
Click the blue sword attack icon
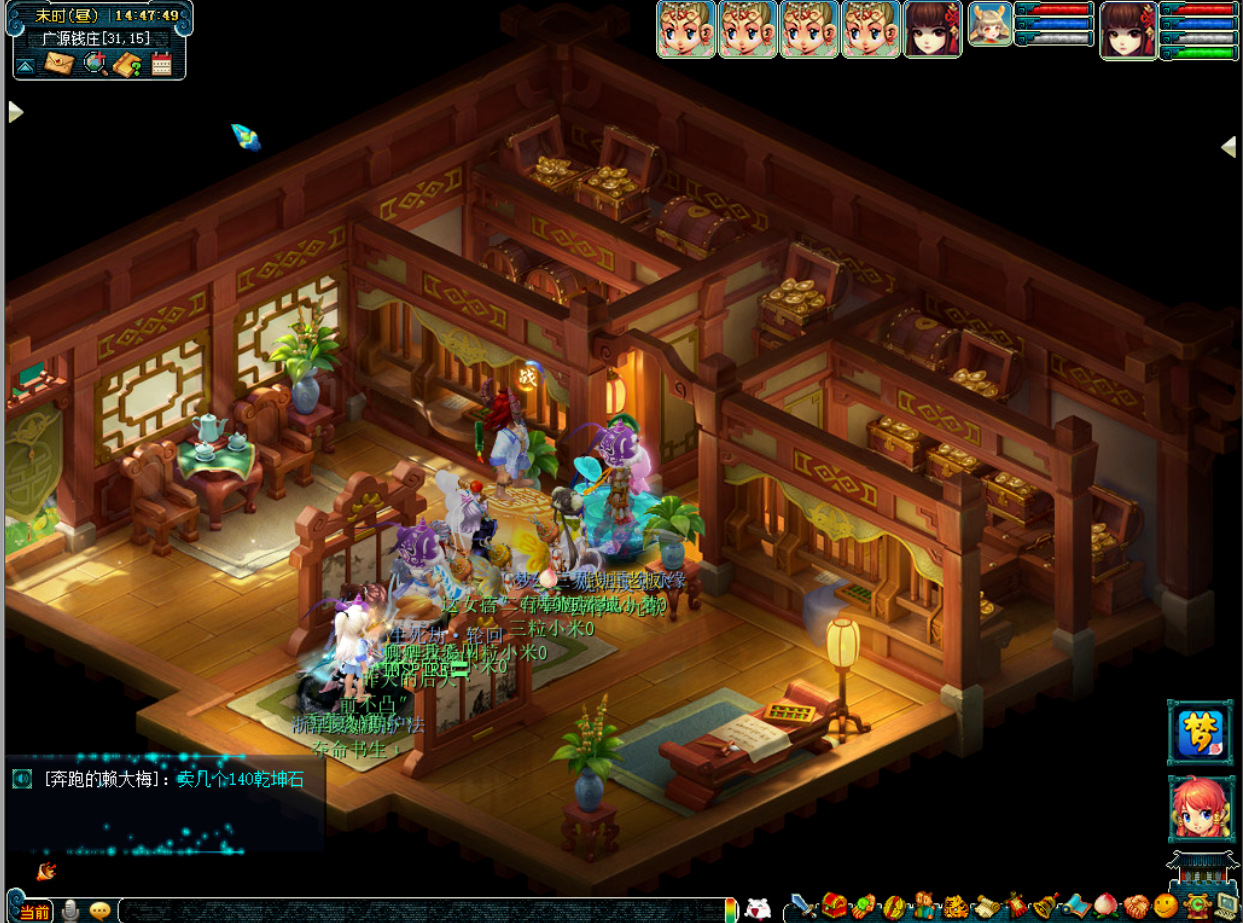pos(804,906)
